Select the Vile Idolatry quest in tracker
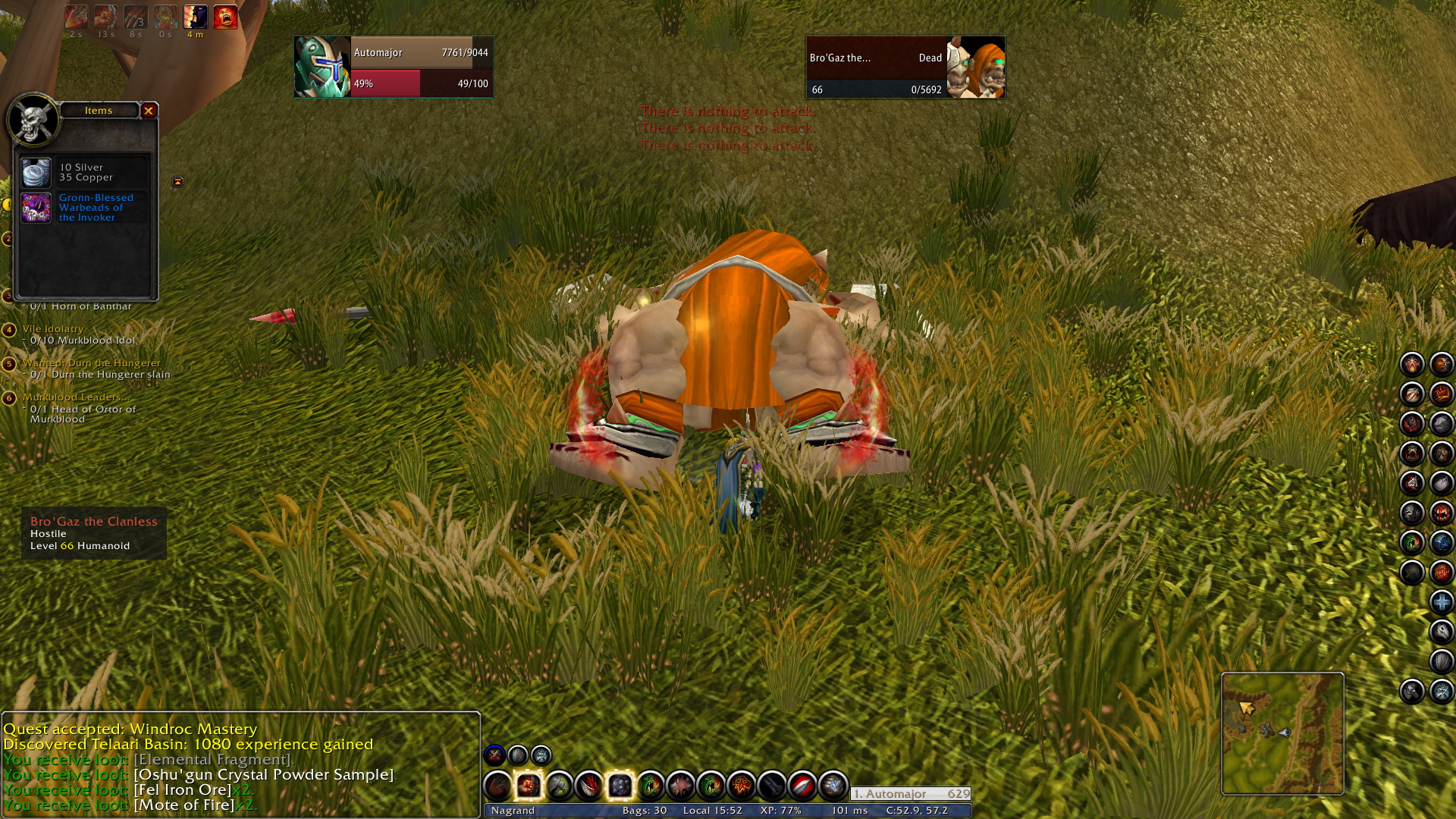 (53, 329)
